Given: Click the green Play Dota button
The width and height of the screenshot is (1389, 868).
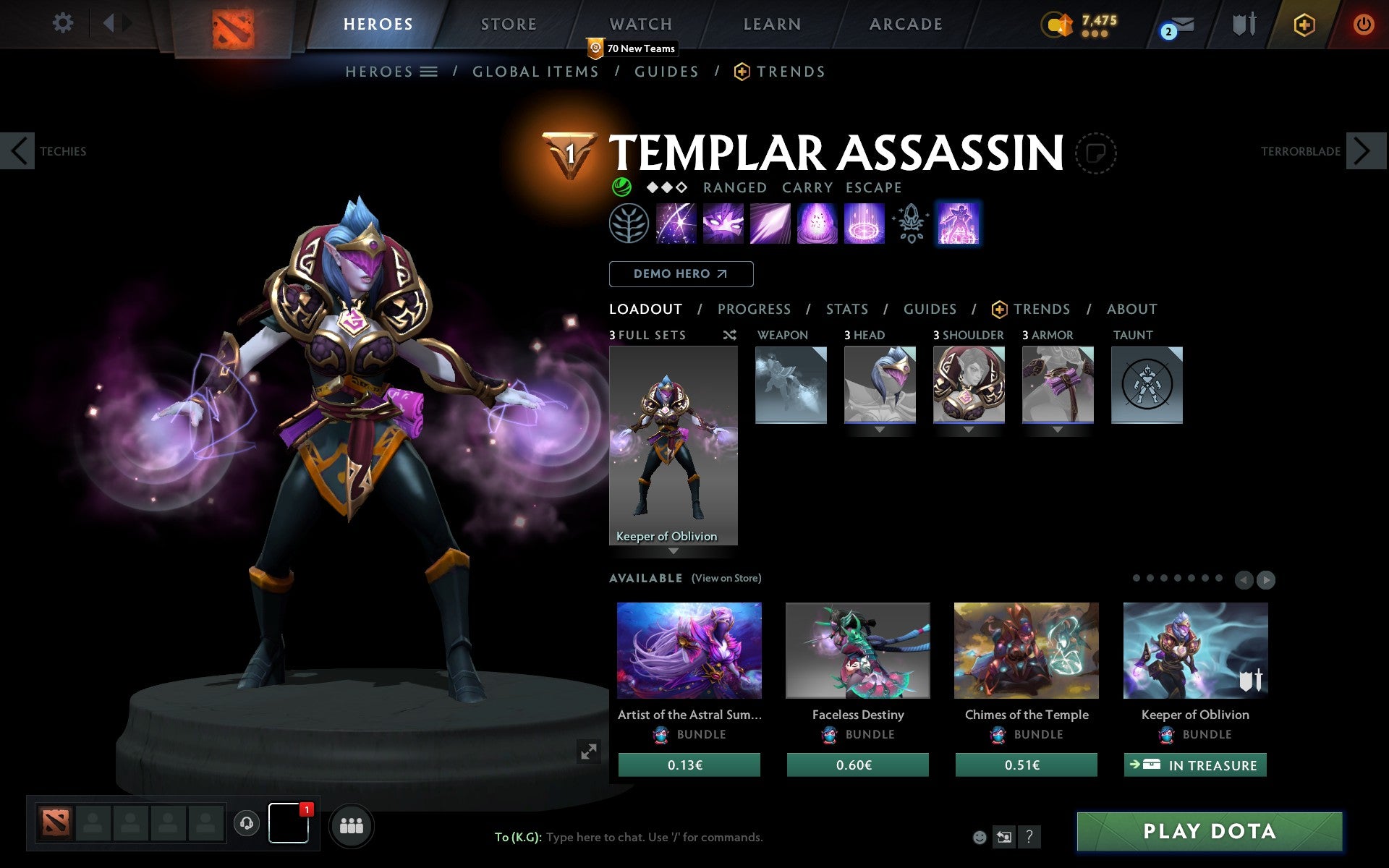Looking at the screenshot, I should 1209,831.
